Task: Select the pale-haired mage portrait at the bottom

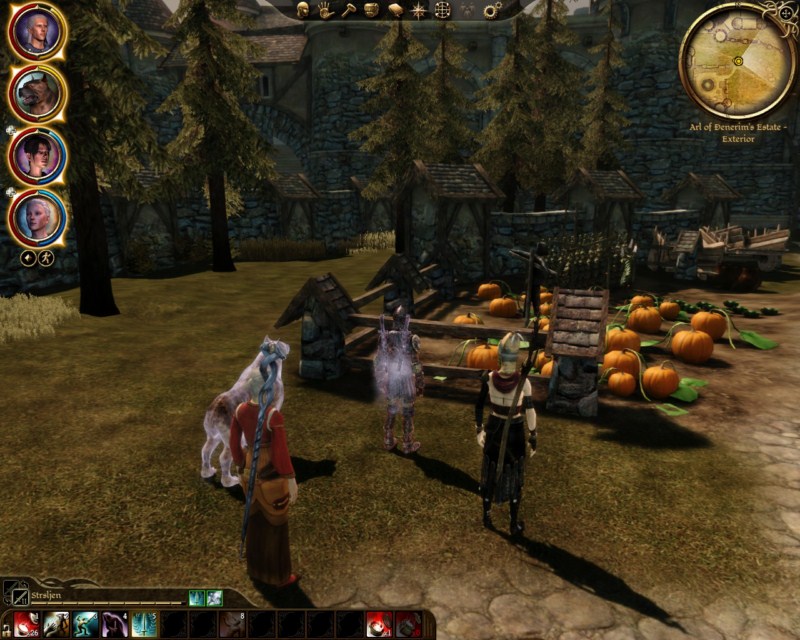Action: click(x=38, y=215)
